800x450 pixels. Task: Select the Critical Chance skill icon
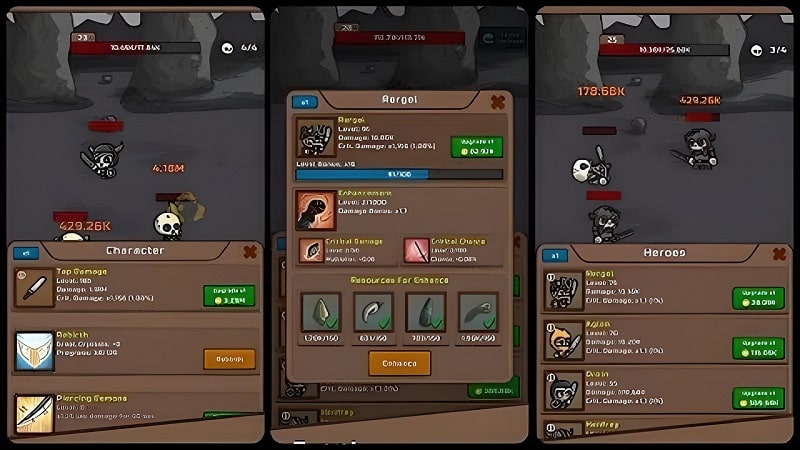tap(416, 250)
